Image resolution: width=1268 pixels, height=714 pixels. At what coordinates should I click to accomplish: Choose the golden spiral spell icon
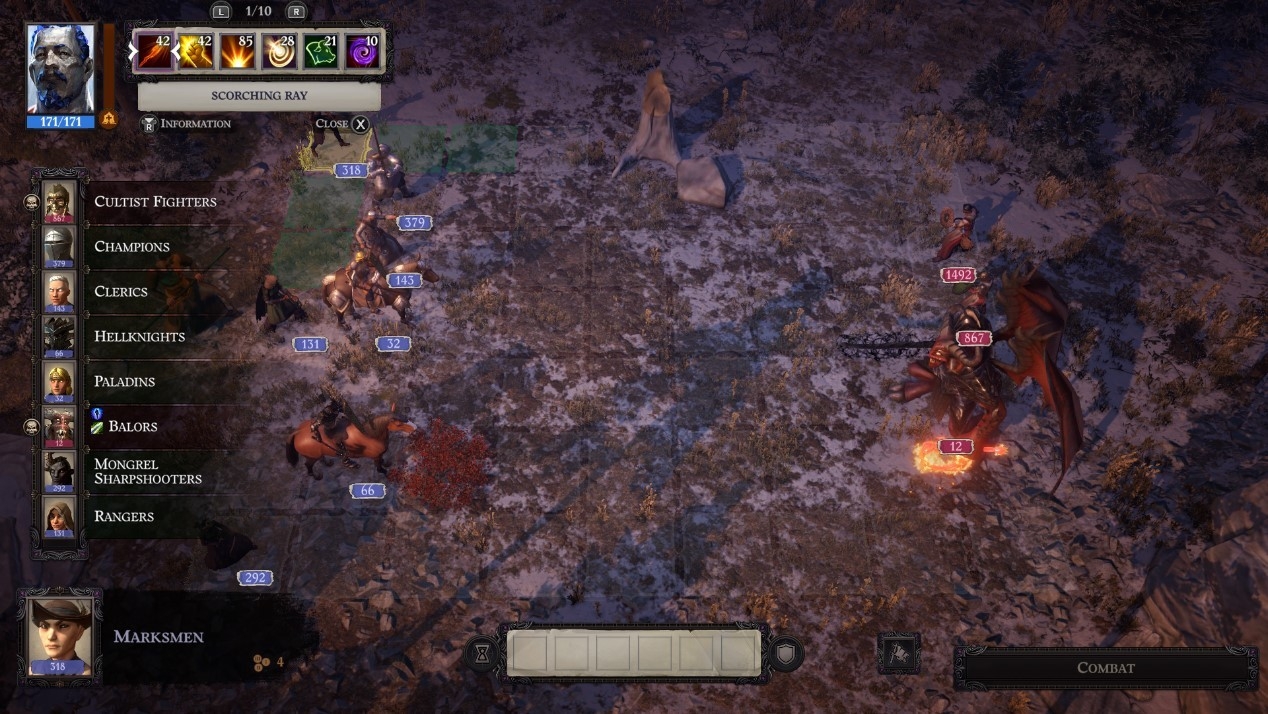(x=278, y=52)
